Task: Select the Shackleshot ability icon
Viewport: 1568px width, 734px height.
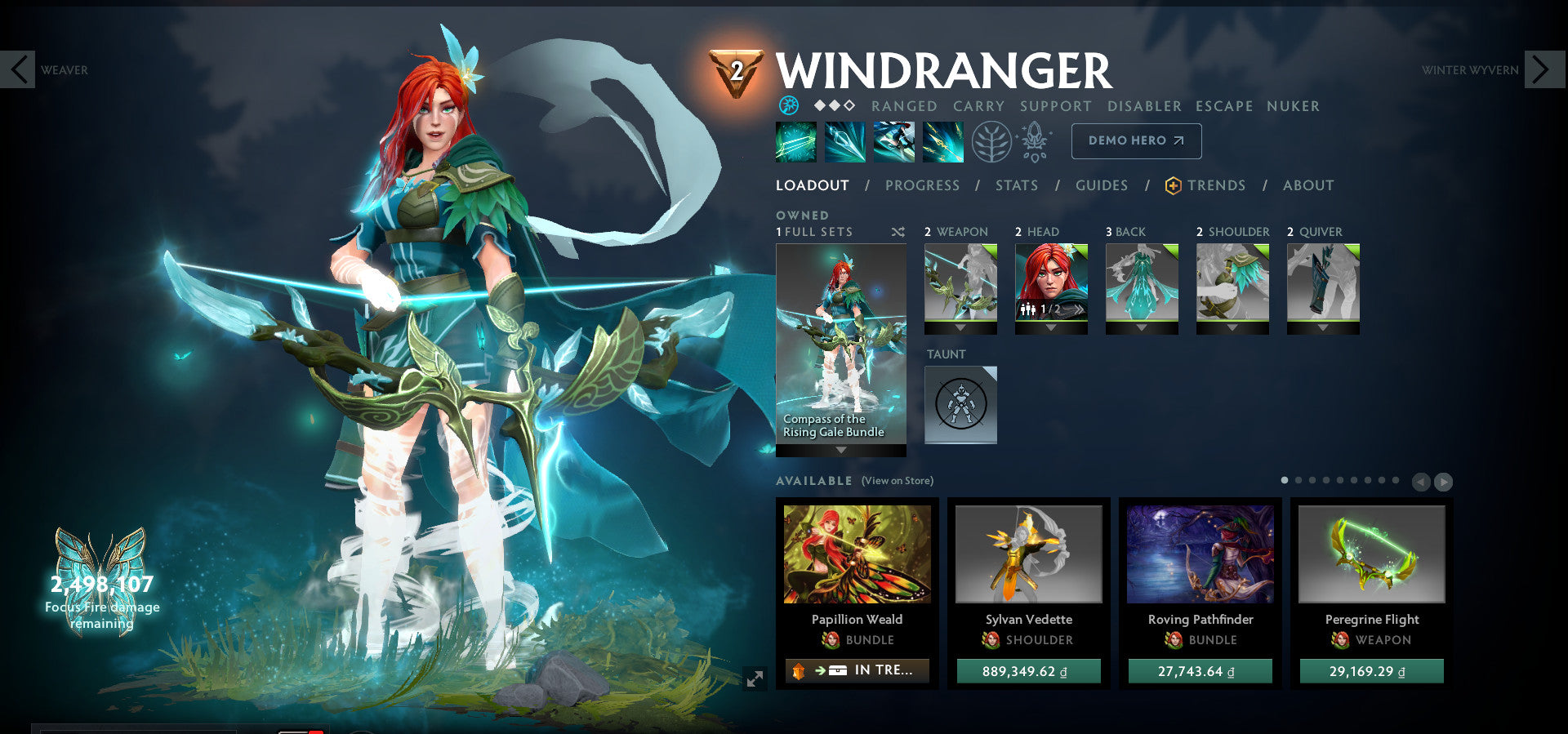Action: click(796, 140)
